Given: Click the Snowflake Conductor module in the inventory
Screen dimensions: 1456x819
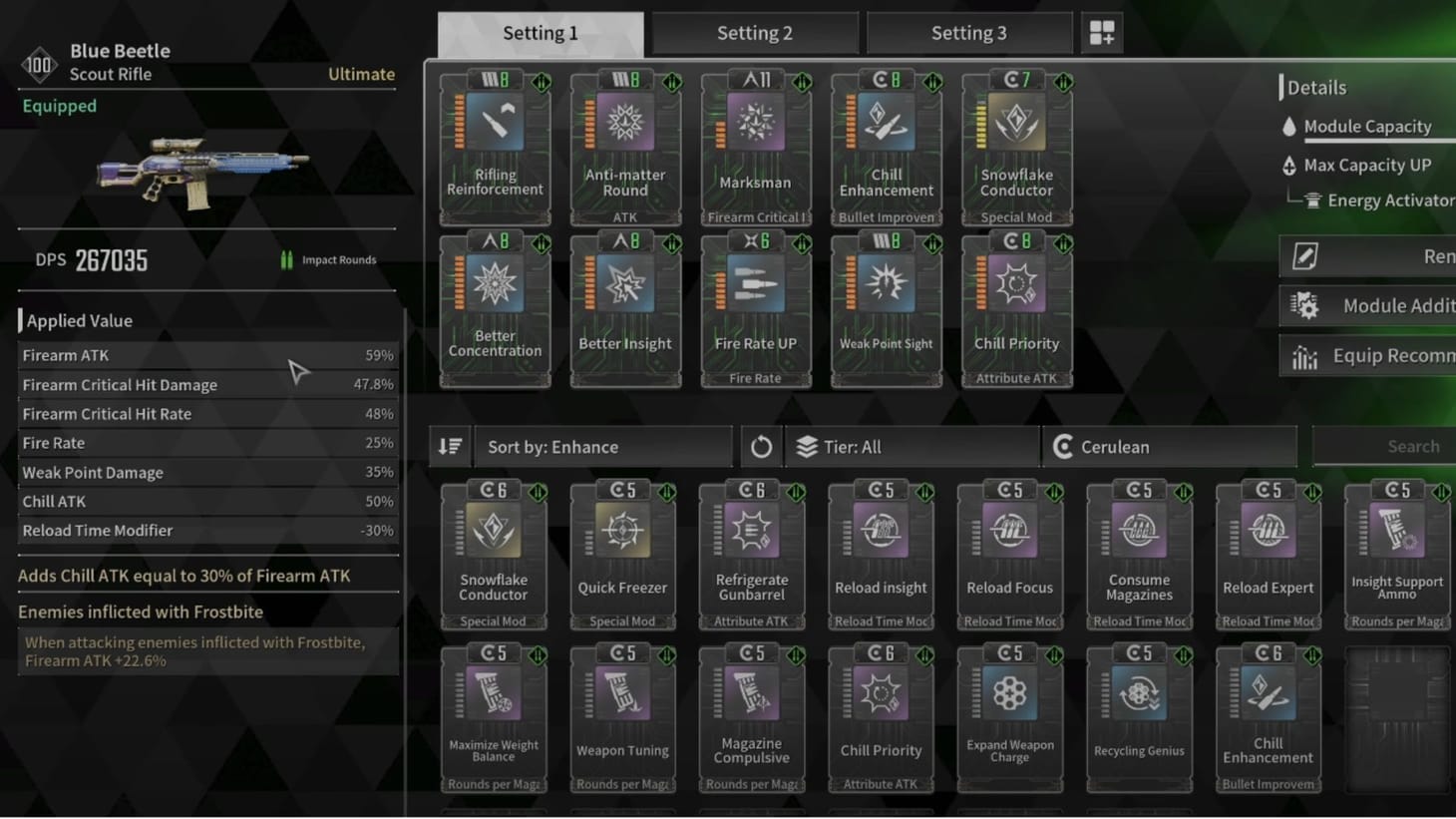Looking at the screenshot, I should (494, 552).
